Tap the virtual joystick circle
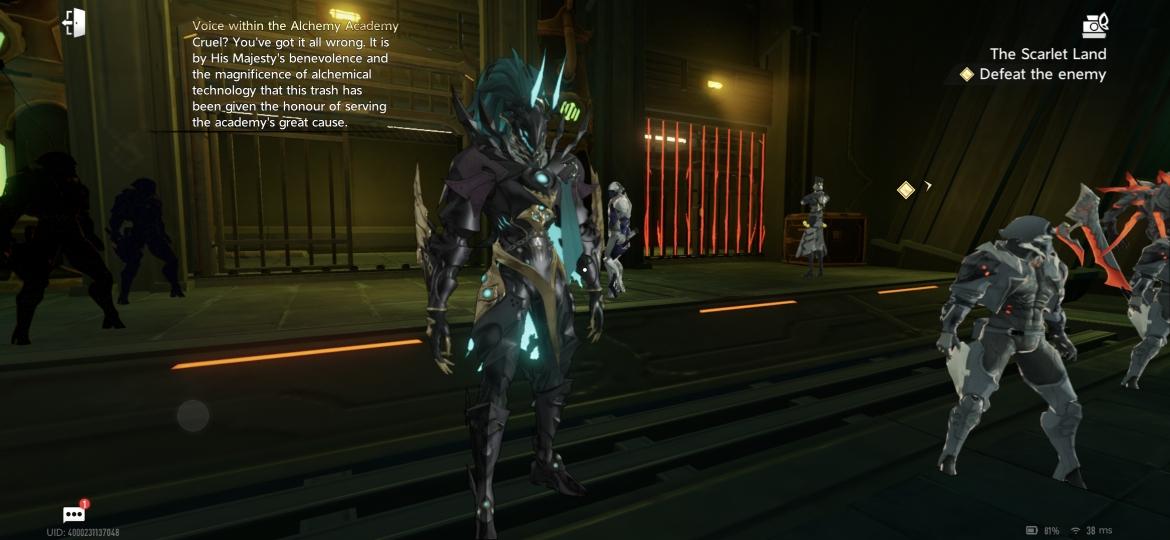 tap(193, 415)
